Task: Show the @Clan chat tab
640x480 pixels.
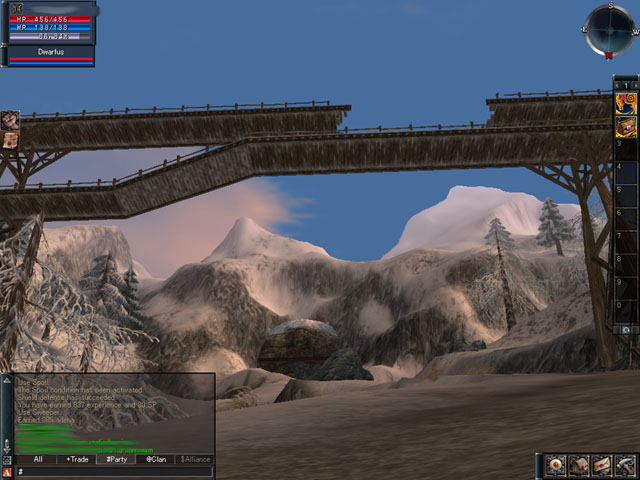Action: (155, 459)
